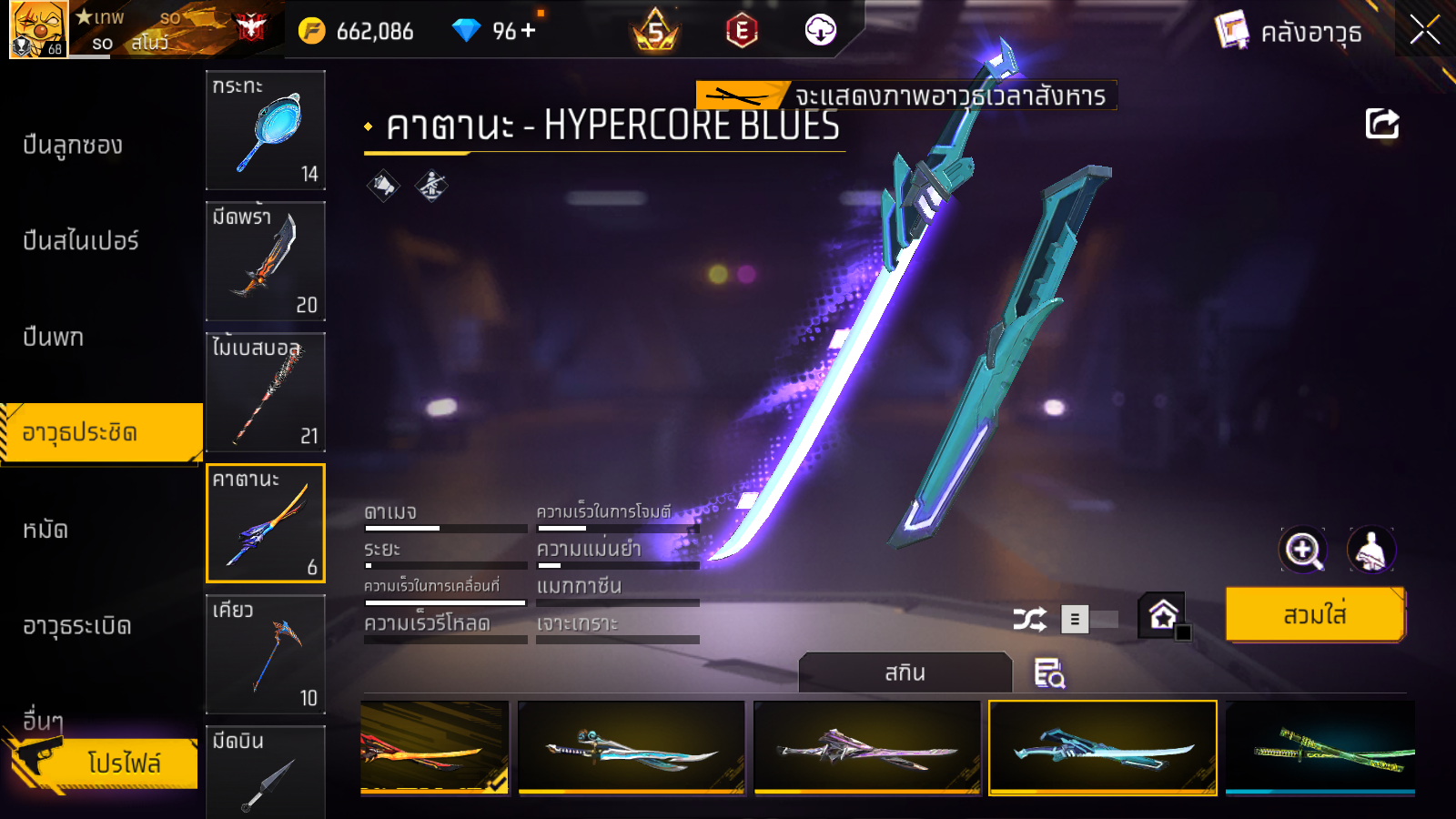Equip the skin with the yellow สวมใส่ button
This screenshot has height=819, width=1456.
pos(1314,615)
